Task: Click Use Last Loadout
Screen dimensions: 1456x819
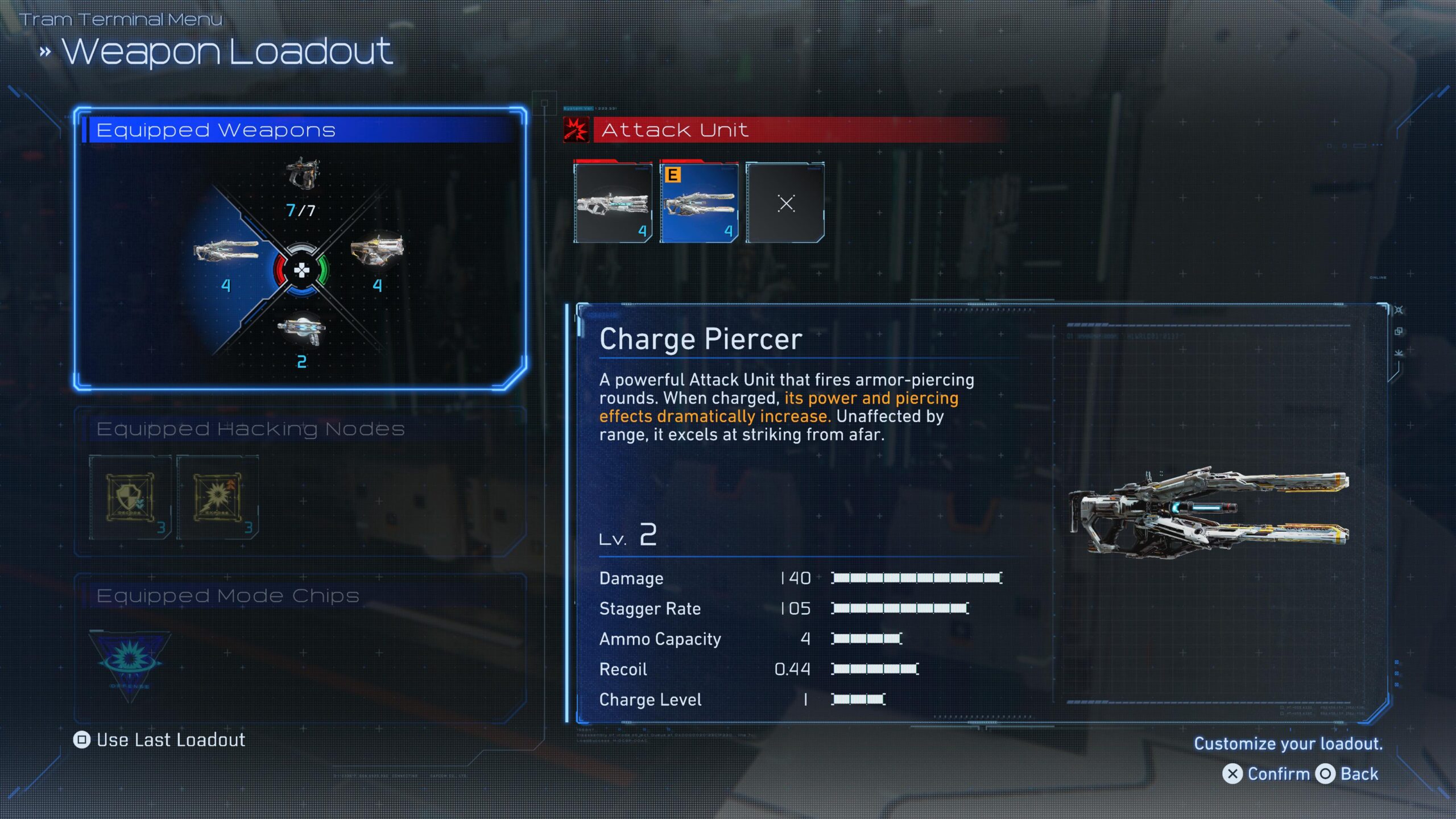Action: click(x=160, y=740)
